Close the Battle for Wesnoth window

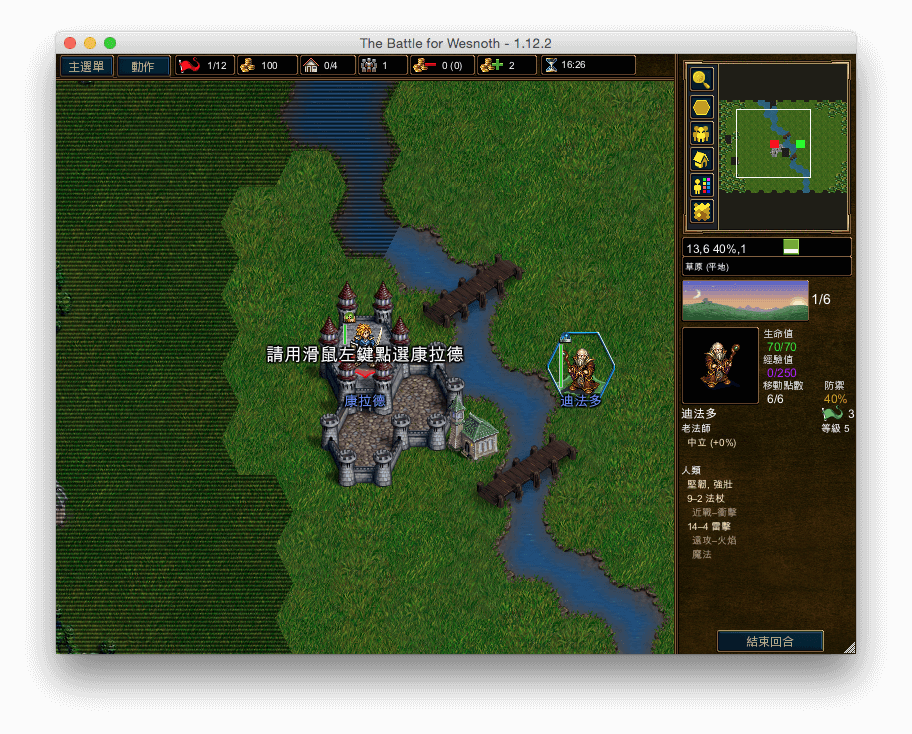(70, 43)
